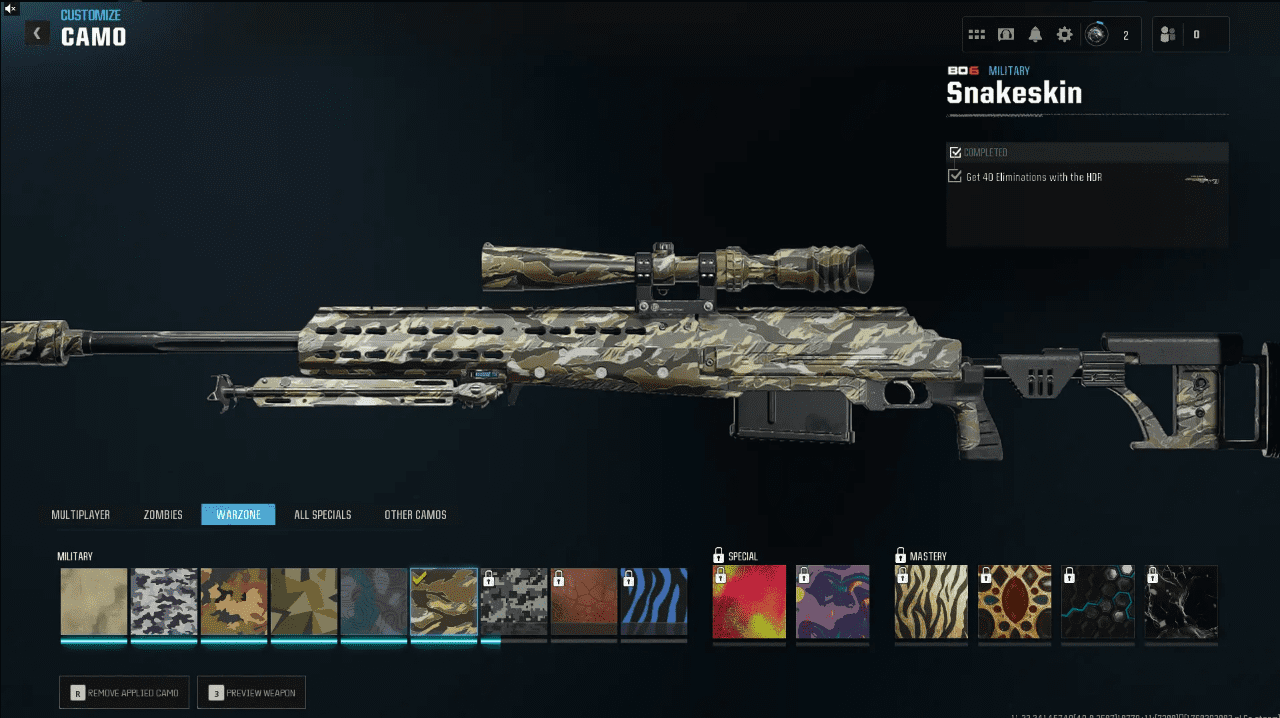Select the equipped Snakeskin camo tile
Viewport: 1280px width, 718px height.
[444, 602]
